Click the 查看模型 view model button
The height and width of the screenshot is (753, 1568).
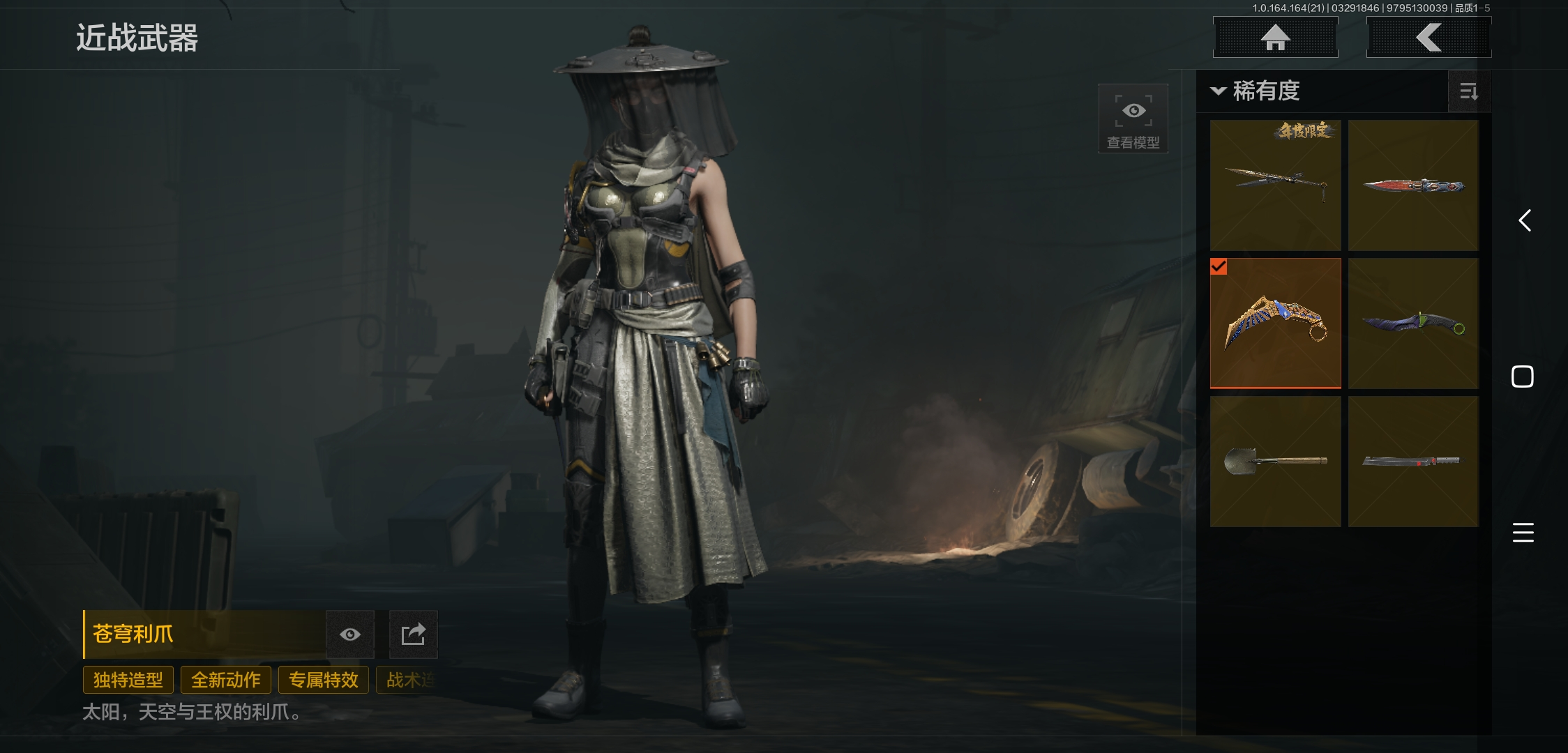[x=1133, y=119]
